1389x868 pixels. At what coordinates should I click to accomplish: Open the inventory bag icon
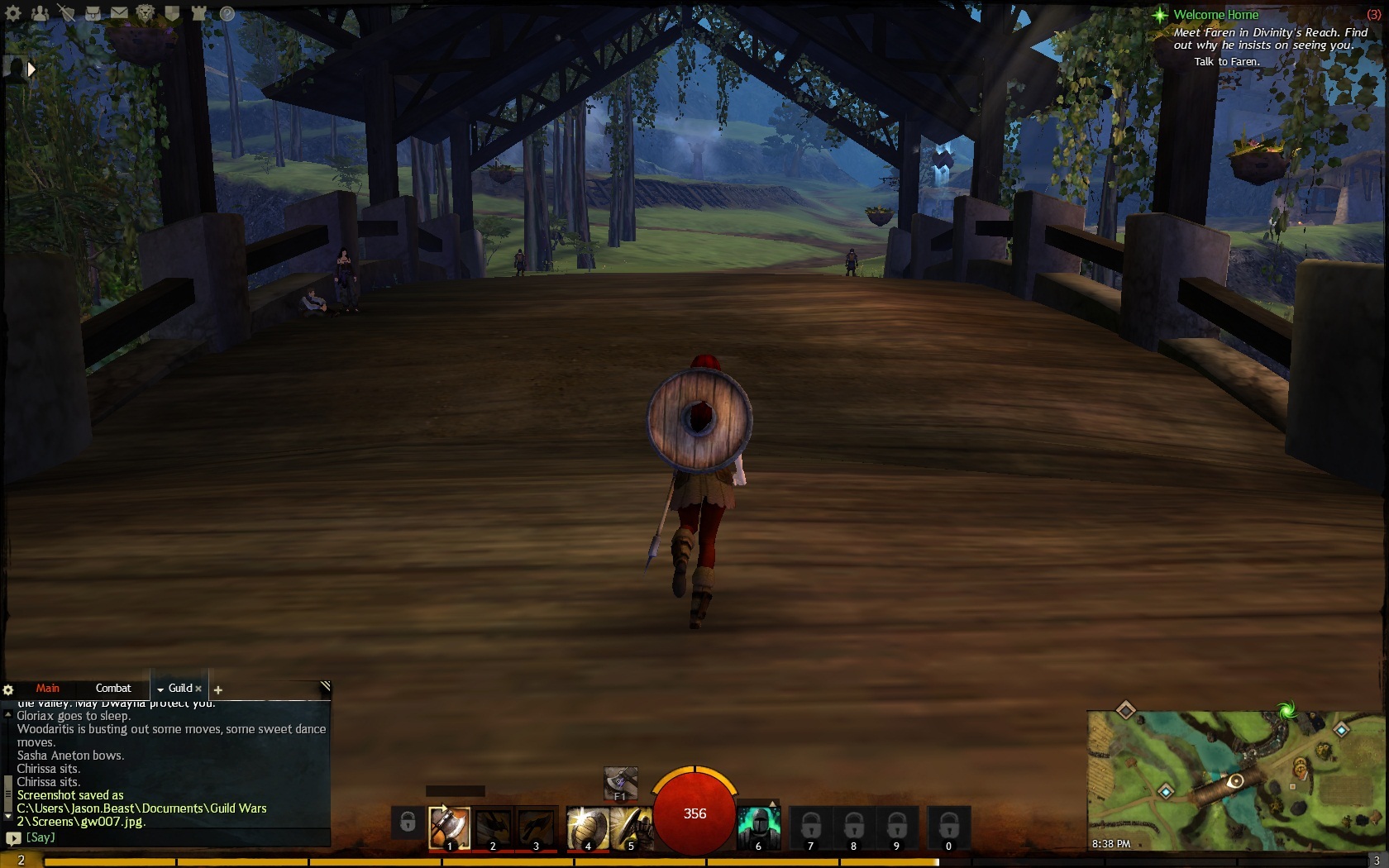[x=93, y=13]
